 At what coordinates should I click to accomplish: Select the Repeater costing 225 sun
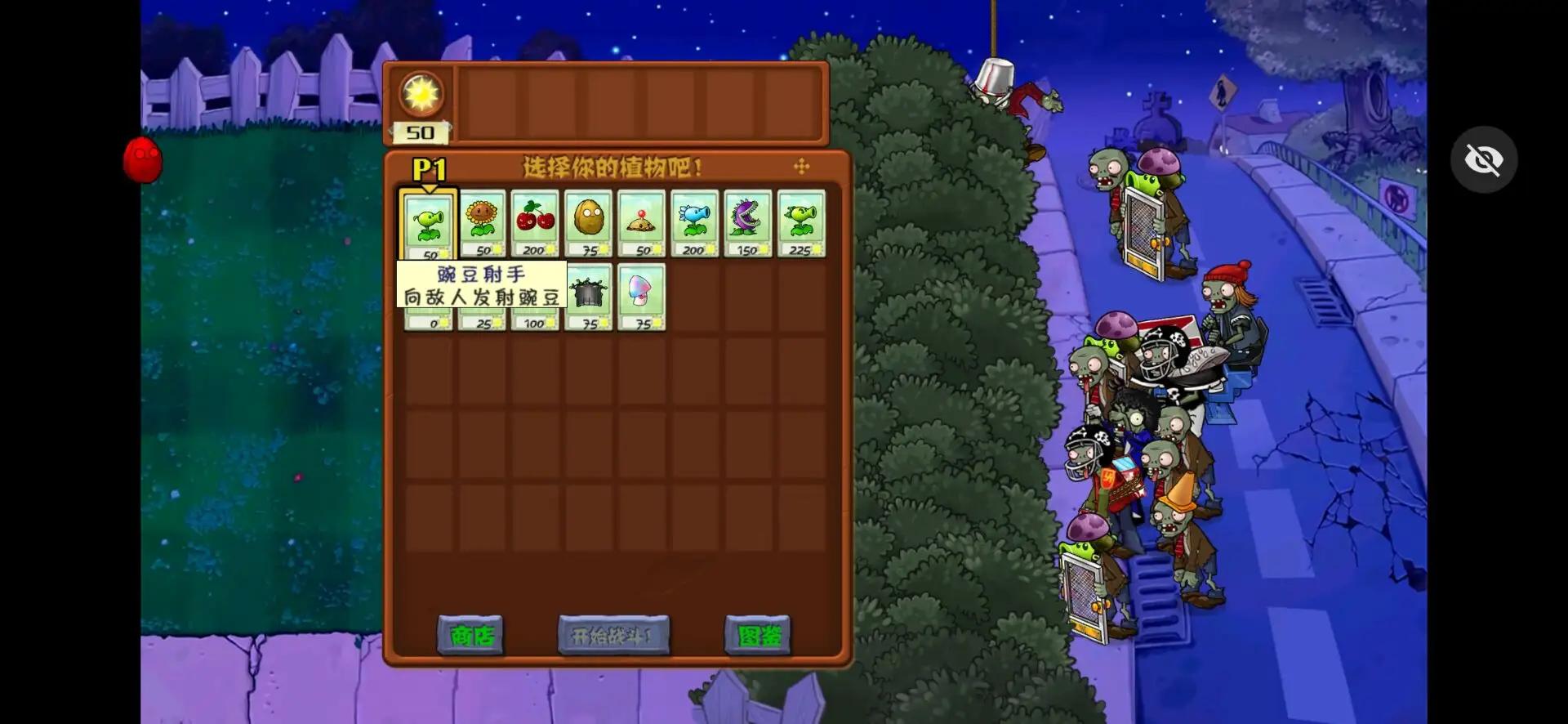tap(801, 221)
